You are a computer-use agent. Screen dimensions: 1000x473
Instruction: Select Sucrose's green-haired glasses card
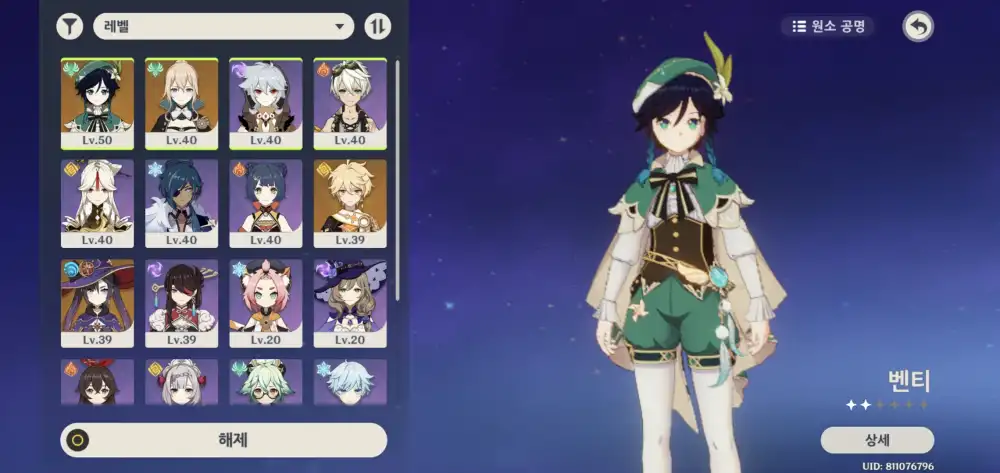click(266, 383)
